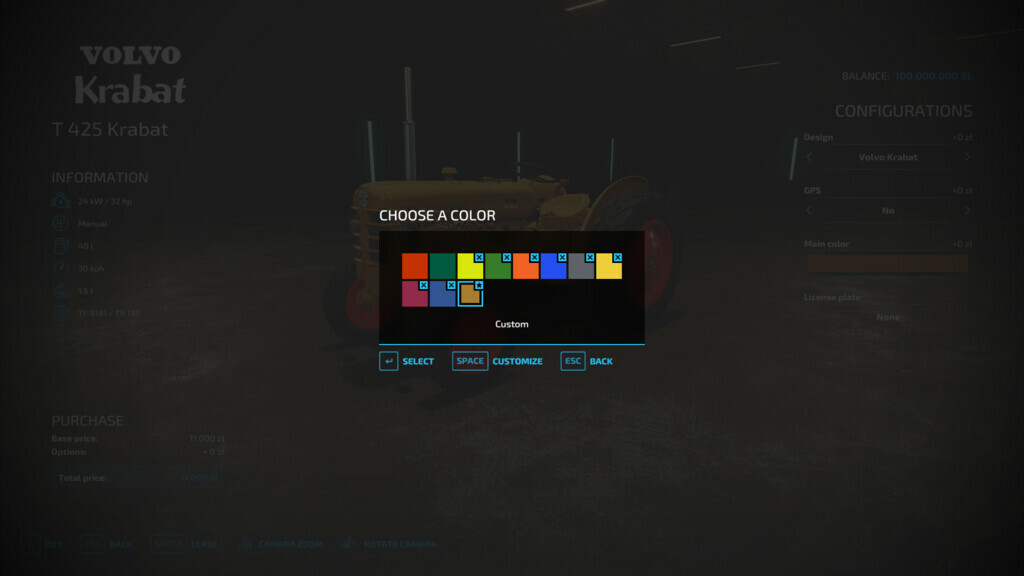Confirm the color with the Select button
Image resolution: width=1024 pixels, height=576 pixels.
coord(407,361)
